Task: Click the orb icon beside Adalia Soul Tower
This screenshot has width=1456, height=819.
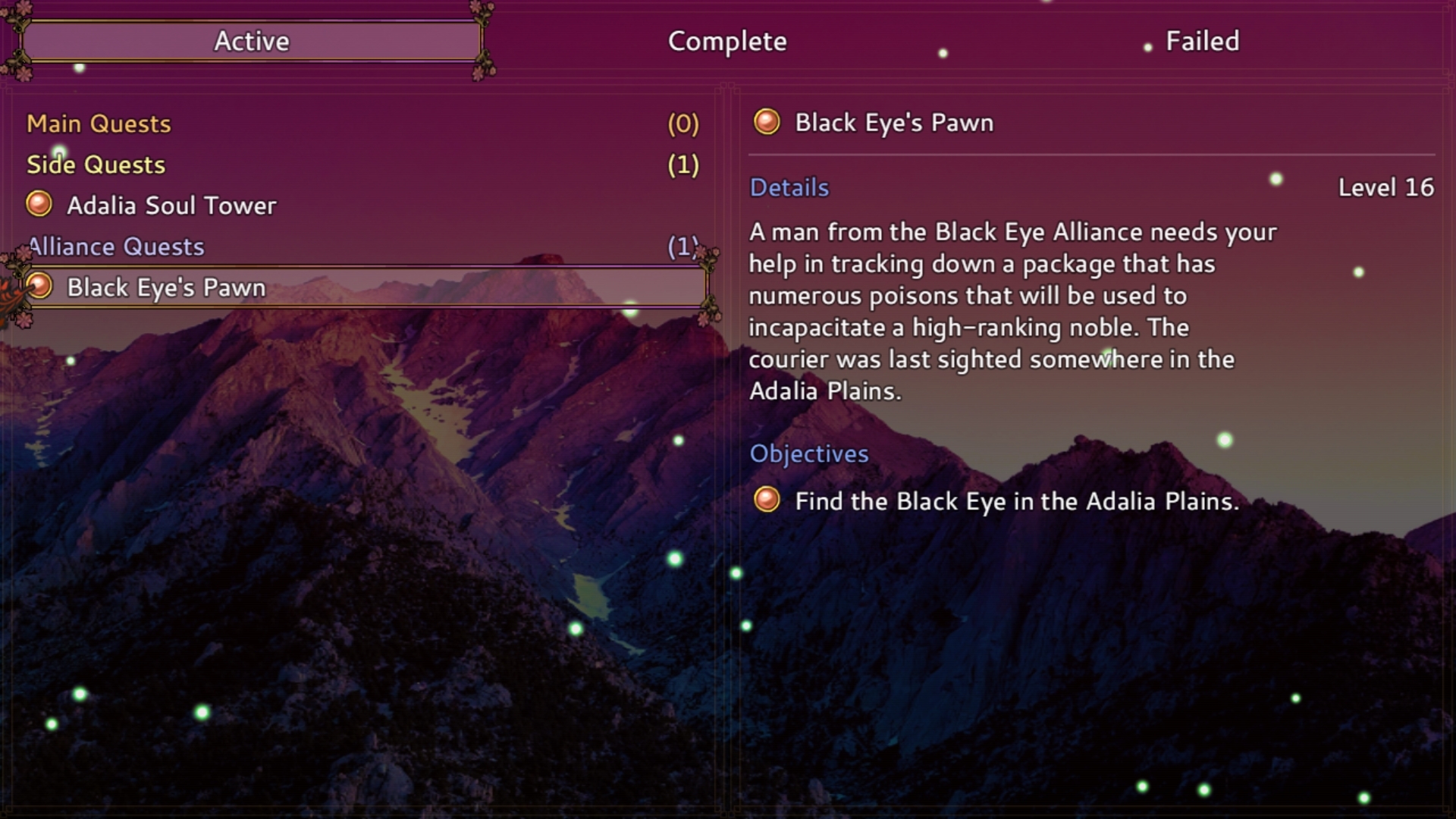Action: 39,204
